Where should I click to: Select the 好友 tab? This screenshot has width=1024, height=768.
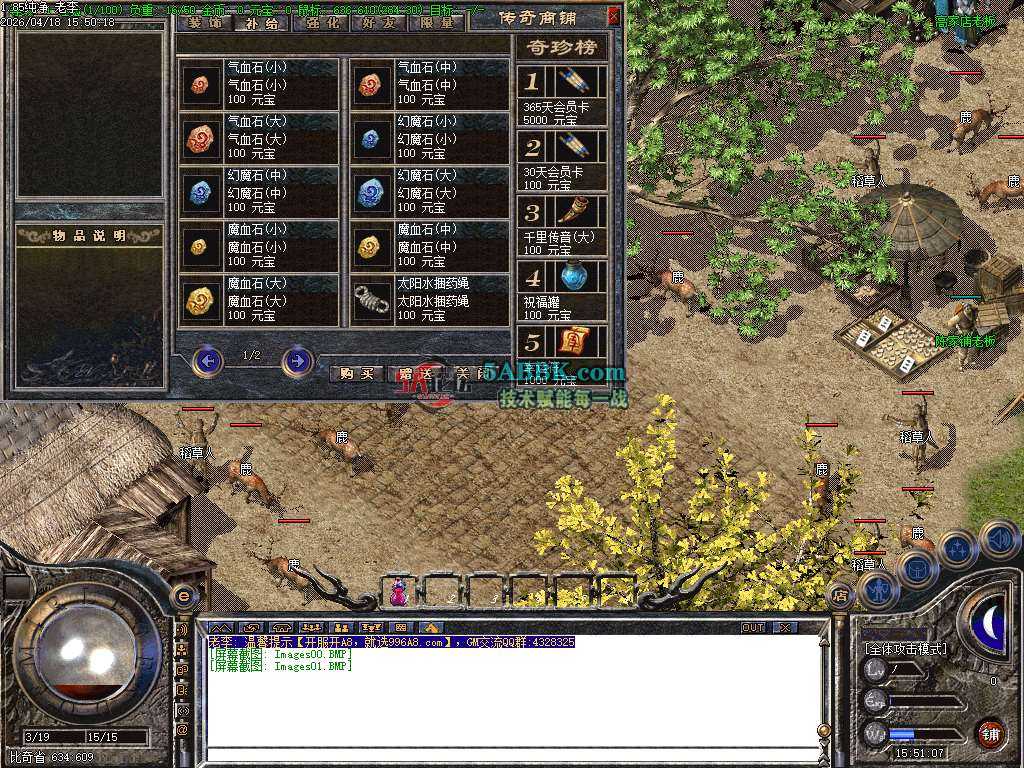381,23
